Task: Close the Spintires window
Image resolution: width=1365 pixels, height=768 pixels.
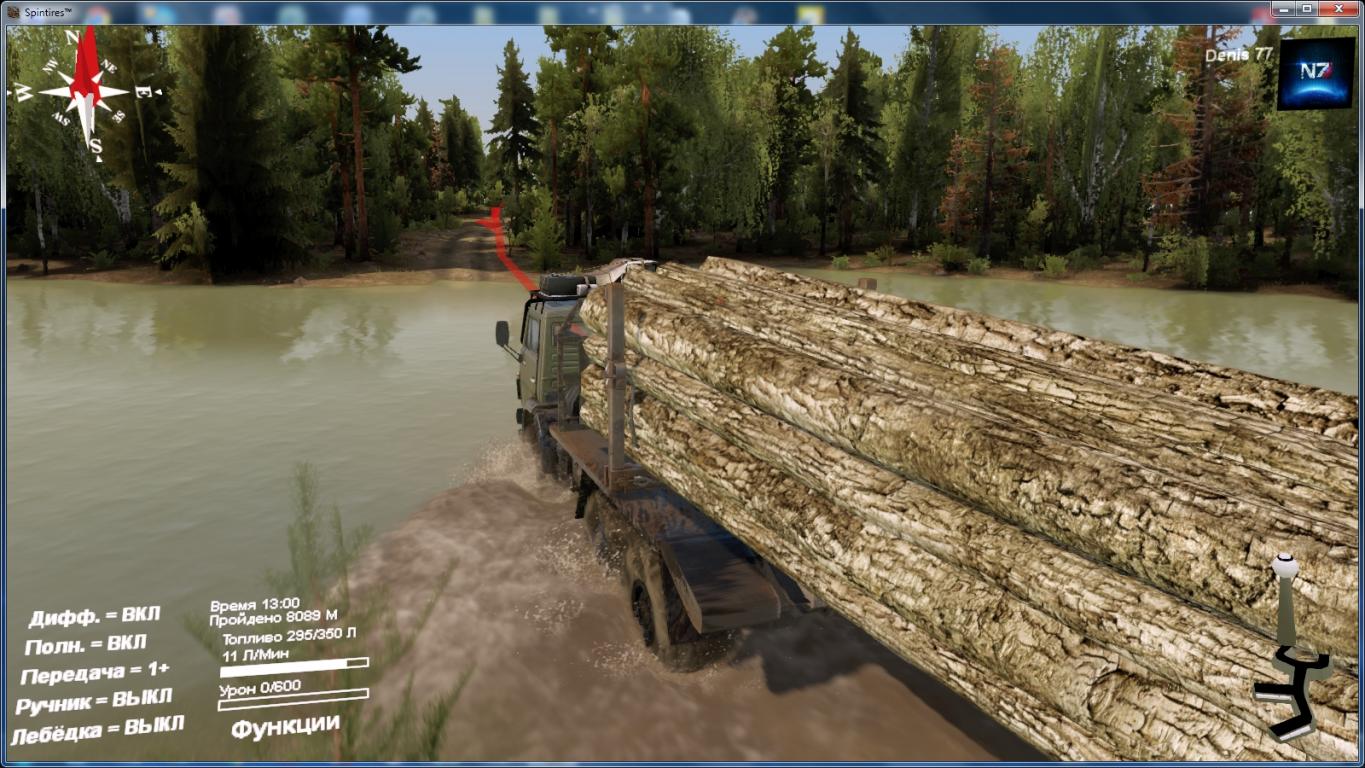Action: click(1340, 8)
